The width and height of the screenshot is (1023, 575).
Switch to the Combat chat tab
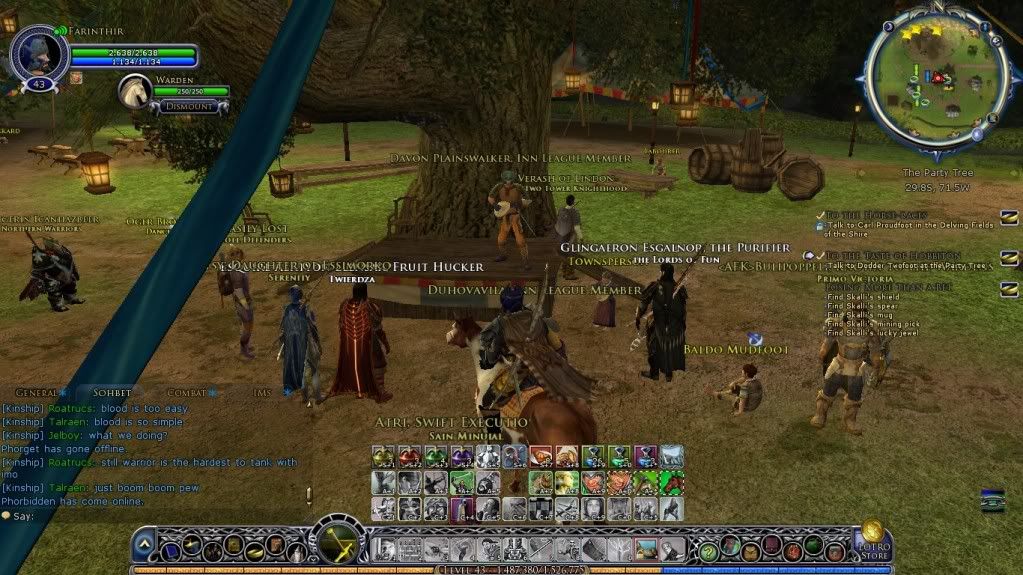(x=187, y=393)
